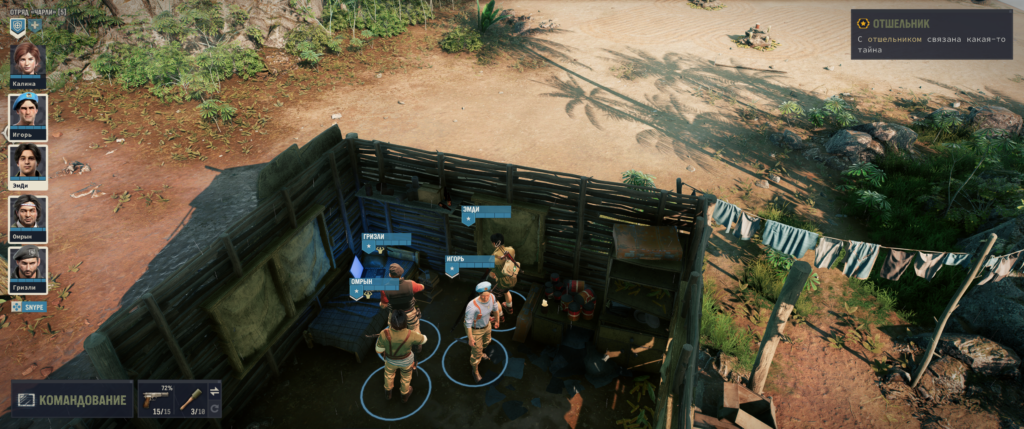Swap weapon set with the arrows button
The image size is (1024, 429).
(x=215, y=390)
